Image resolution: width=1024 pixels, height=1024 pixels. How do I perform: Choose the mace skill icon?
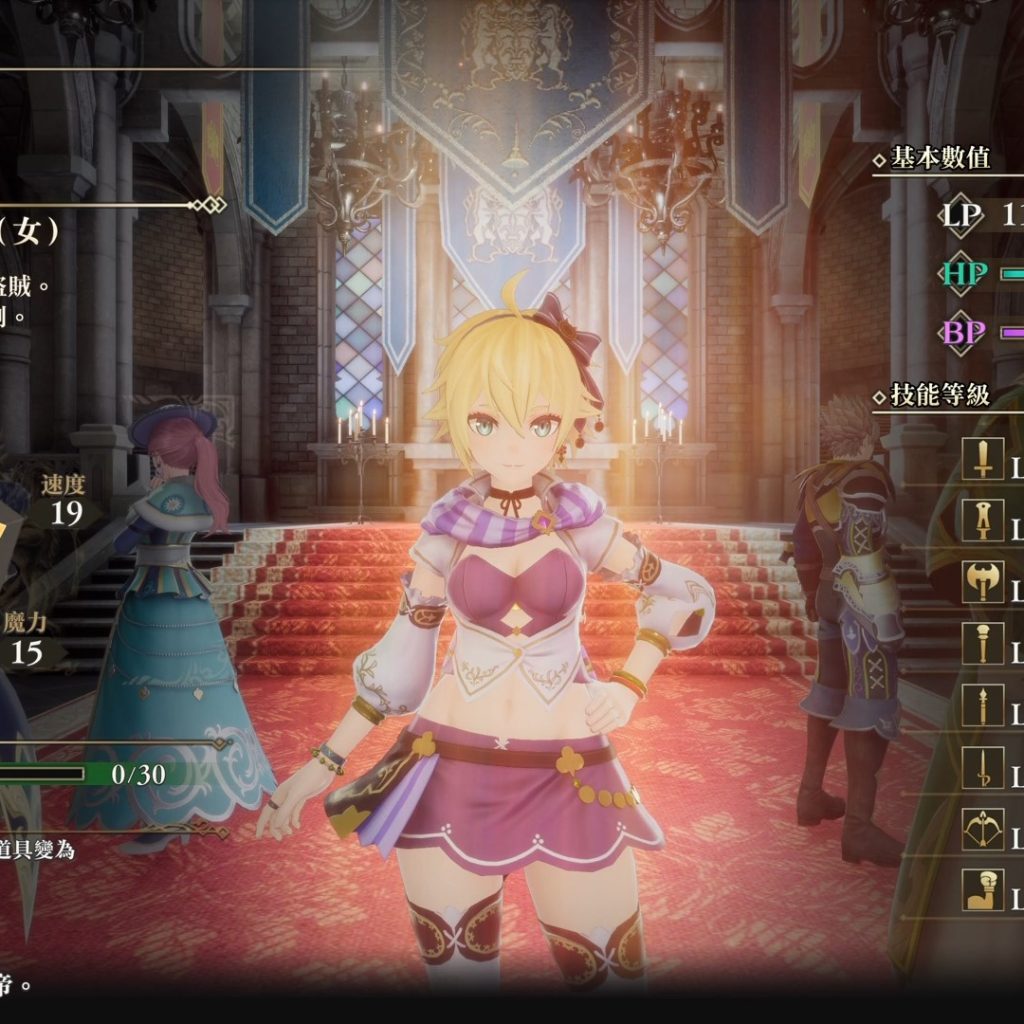[x=983, y=643]
